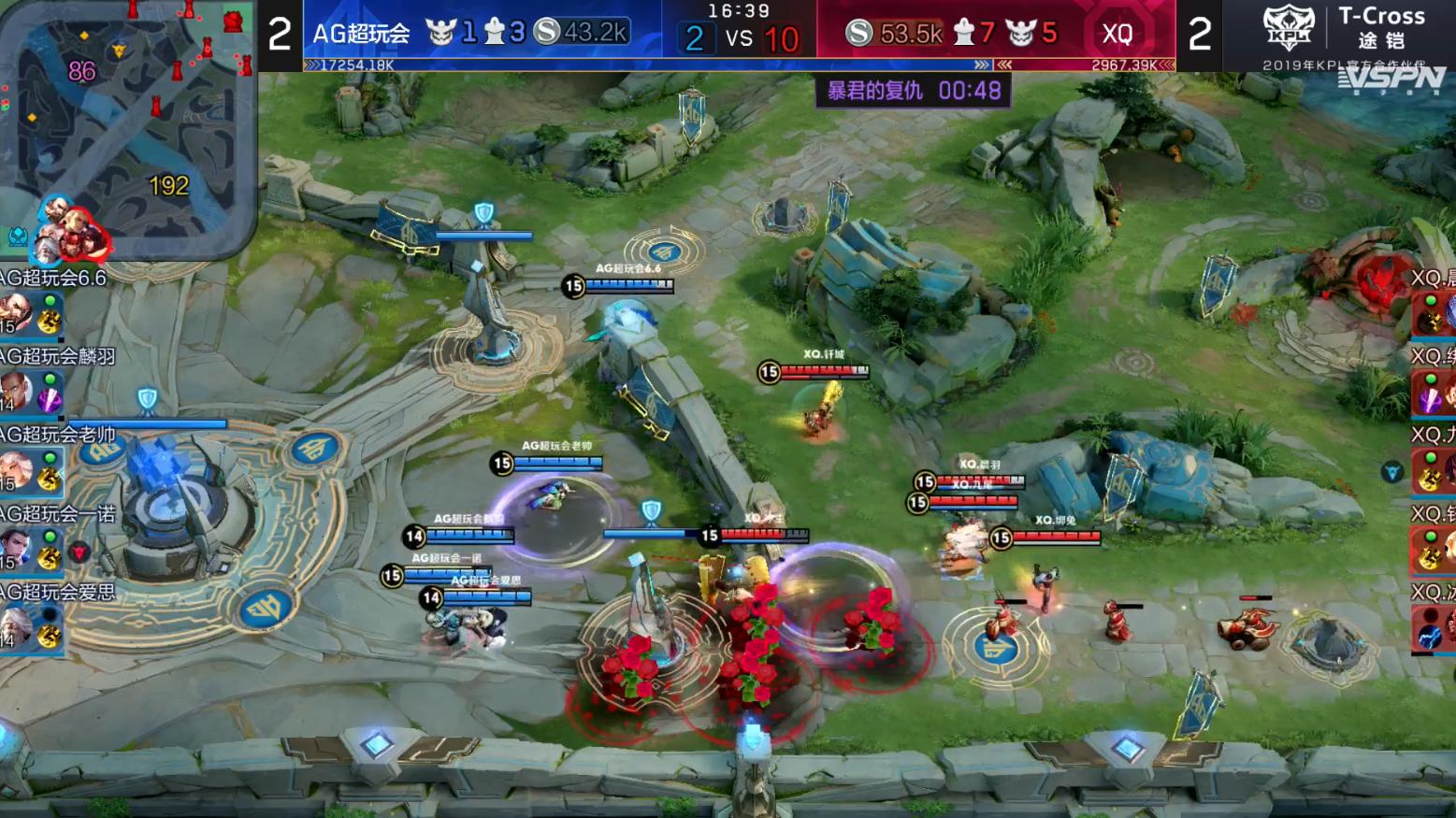
Task: Click AG超玩会6.6's golden summoner spell icon
Action: 49,323
